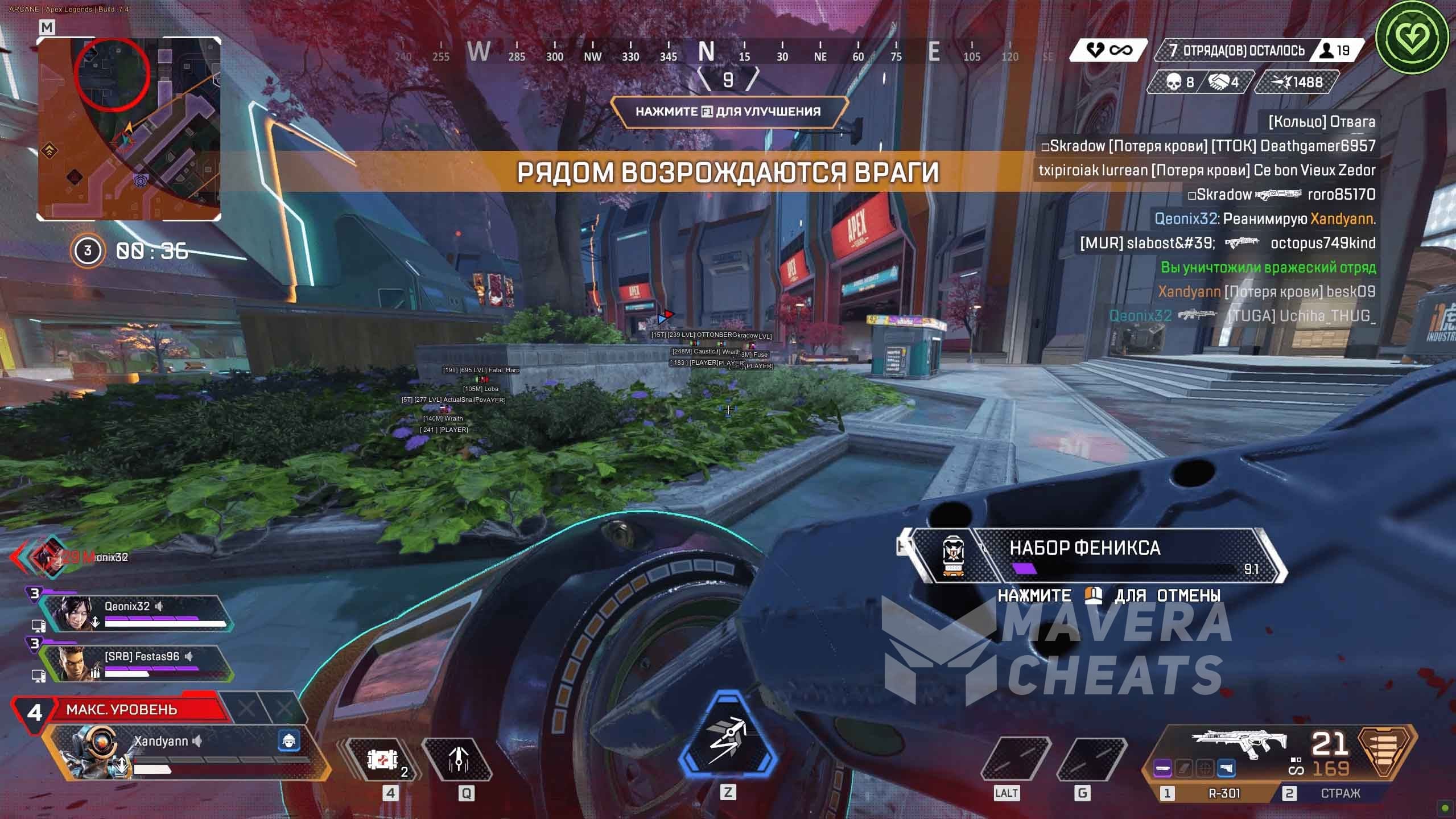Click the squads remaining counter
The height and width of the screenshot is (819, 1456).
1243,51
